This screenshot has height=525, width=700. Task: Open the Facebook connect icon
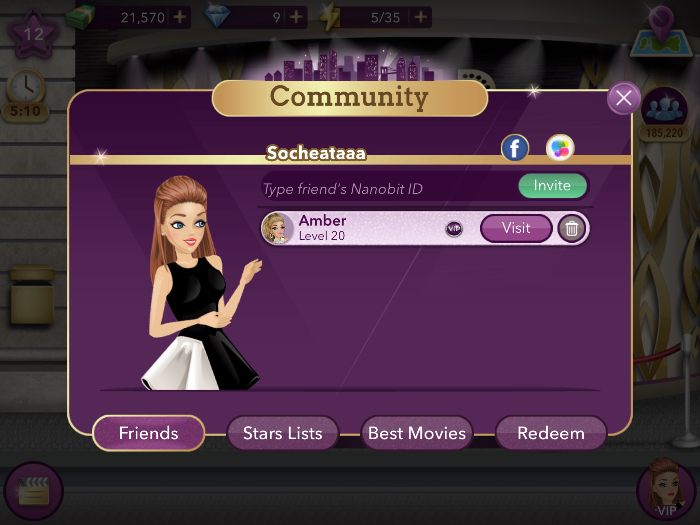pos(514,149)
